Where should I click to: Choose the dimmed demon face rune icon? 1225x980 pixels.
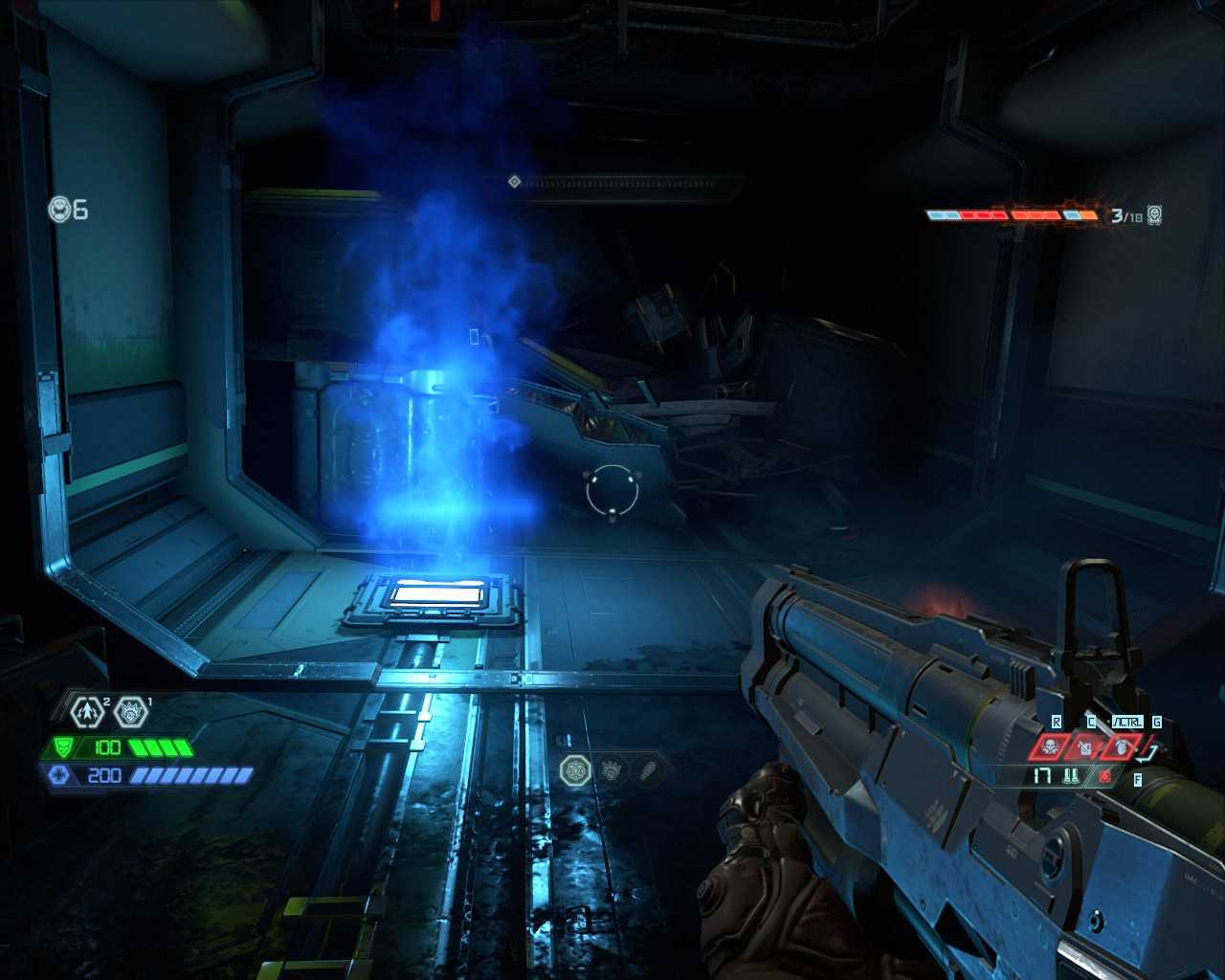click(x=612, y=770)
